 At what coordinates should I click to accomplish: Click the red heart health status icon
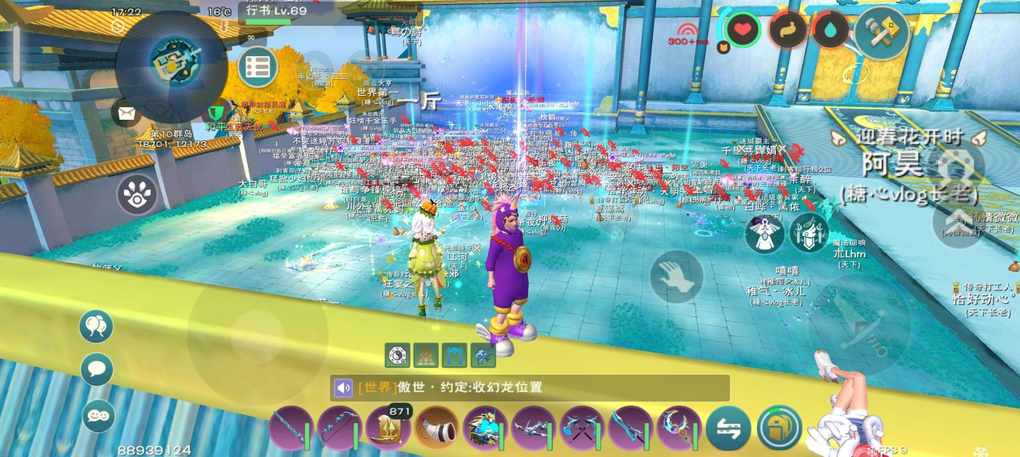pyautogui.click(x=741, y=31)
